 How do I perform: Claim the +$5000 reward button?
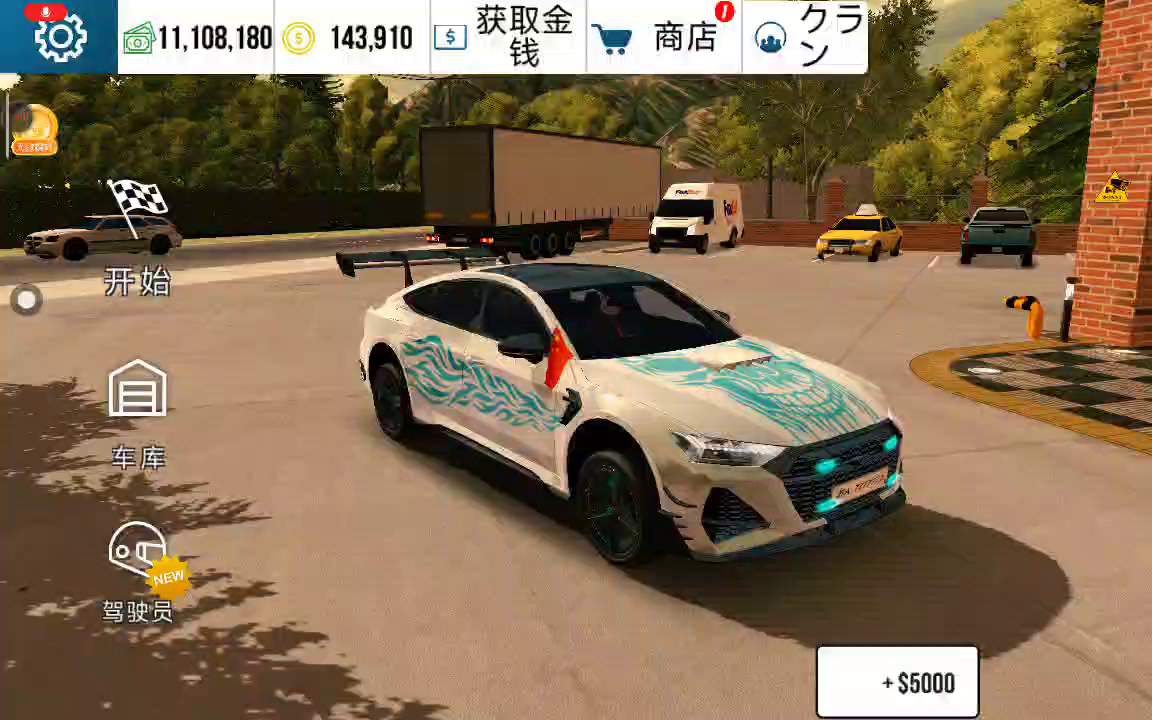[897, 683]
